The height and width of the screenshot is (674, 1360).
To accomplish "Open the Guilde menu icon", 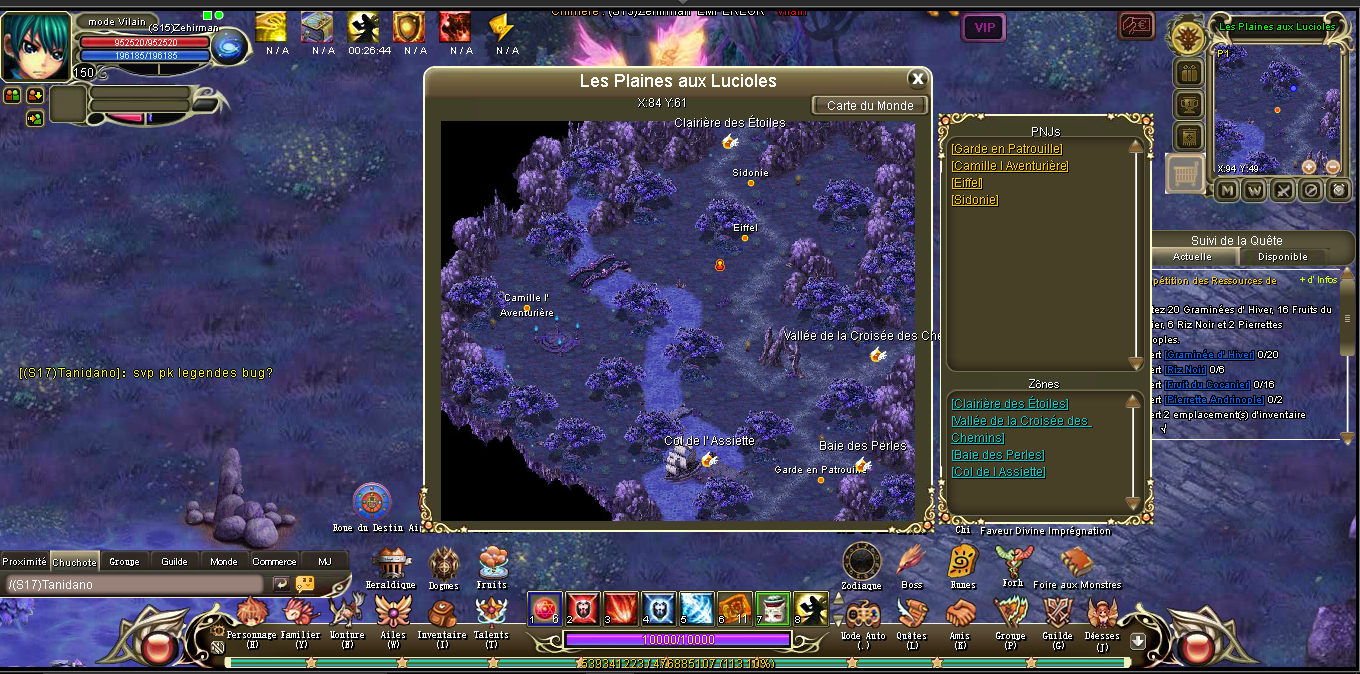I will coord(1057,612).
